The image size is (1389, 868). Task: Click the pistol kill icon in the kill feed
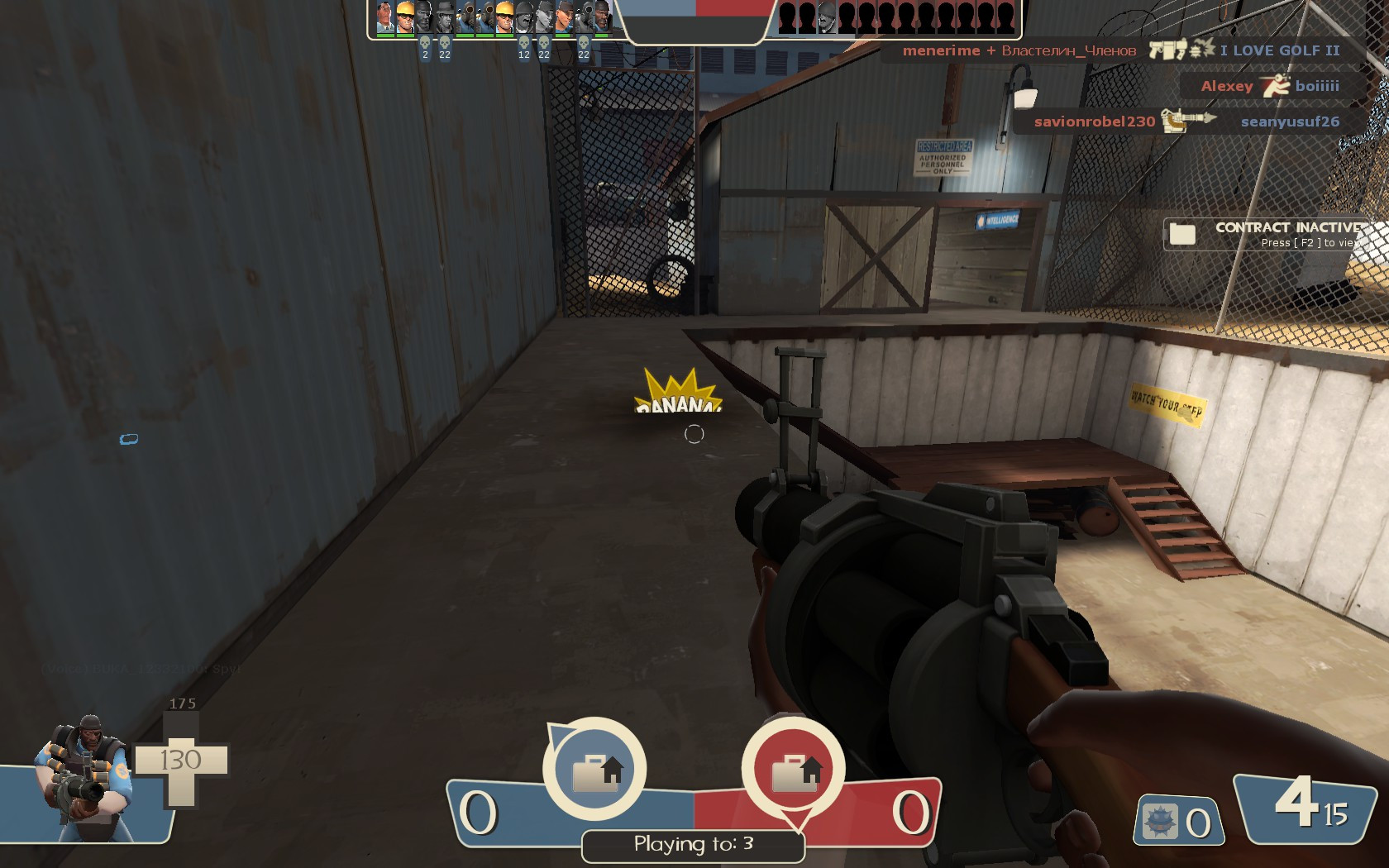click(1156, 50)
